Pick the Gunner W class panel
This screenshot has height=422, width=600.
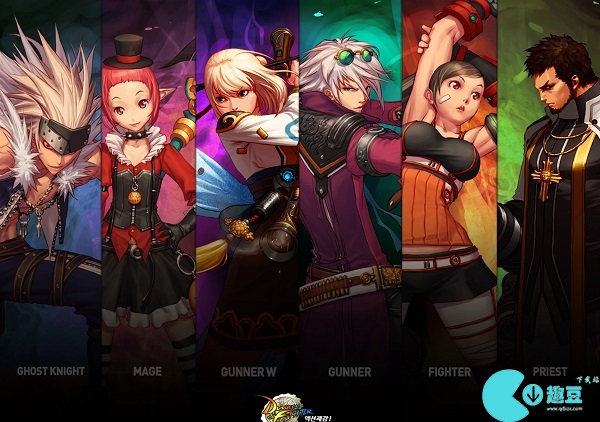tap(247, 200)
